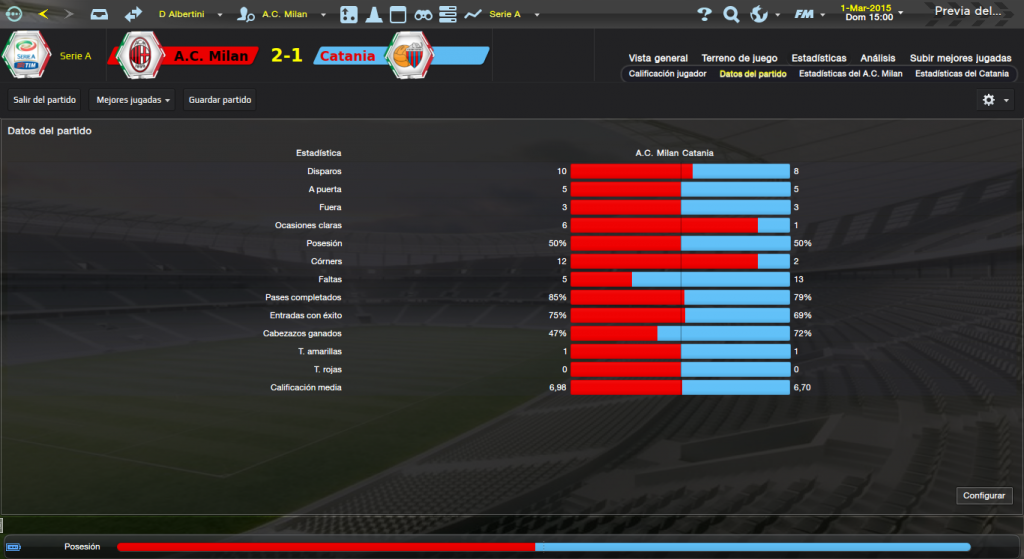Switch to the Vista general tab
The height and width of the screenshot is (559, 1024).
(x=658, y=58)
